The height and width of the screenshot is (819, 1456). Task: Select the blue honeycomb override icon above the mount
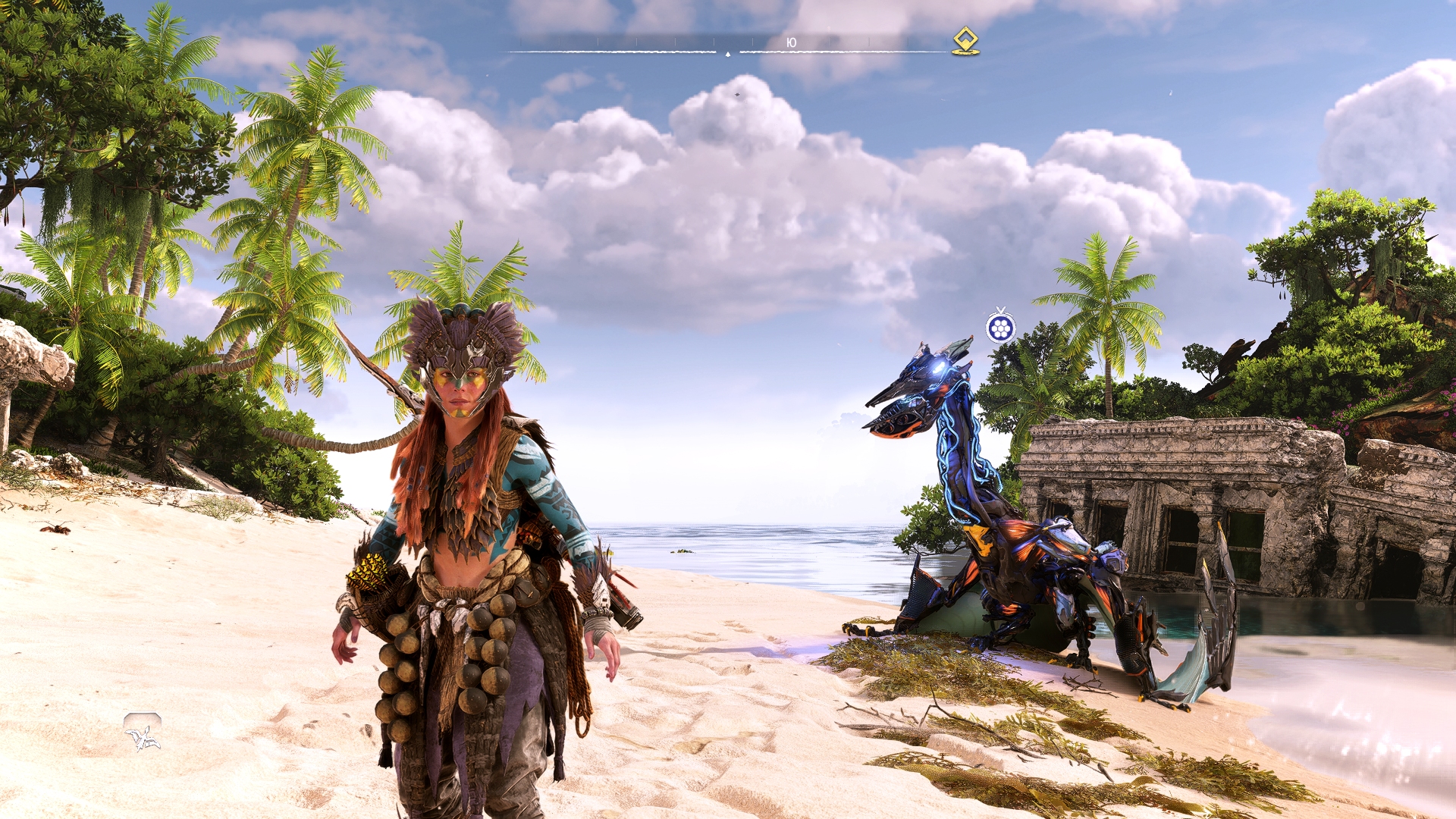click(x=1000, y=328)
